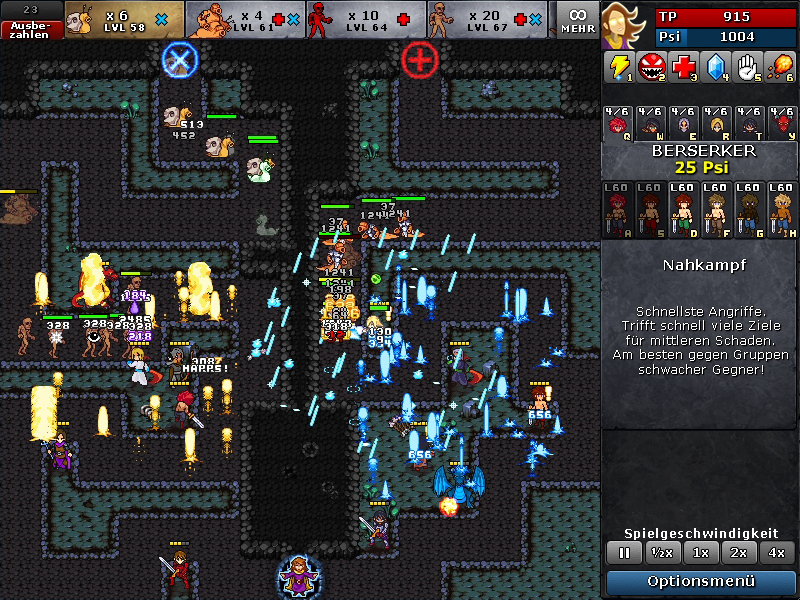Image resolution: width=800 pixels, height=600 pixels.
Task: Choose the blonde Berserker unit card
Action: pyautogui.click(x=780, y=209)
